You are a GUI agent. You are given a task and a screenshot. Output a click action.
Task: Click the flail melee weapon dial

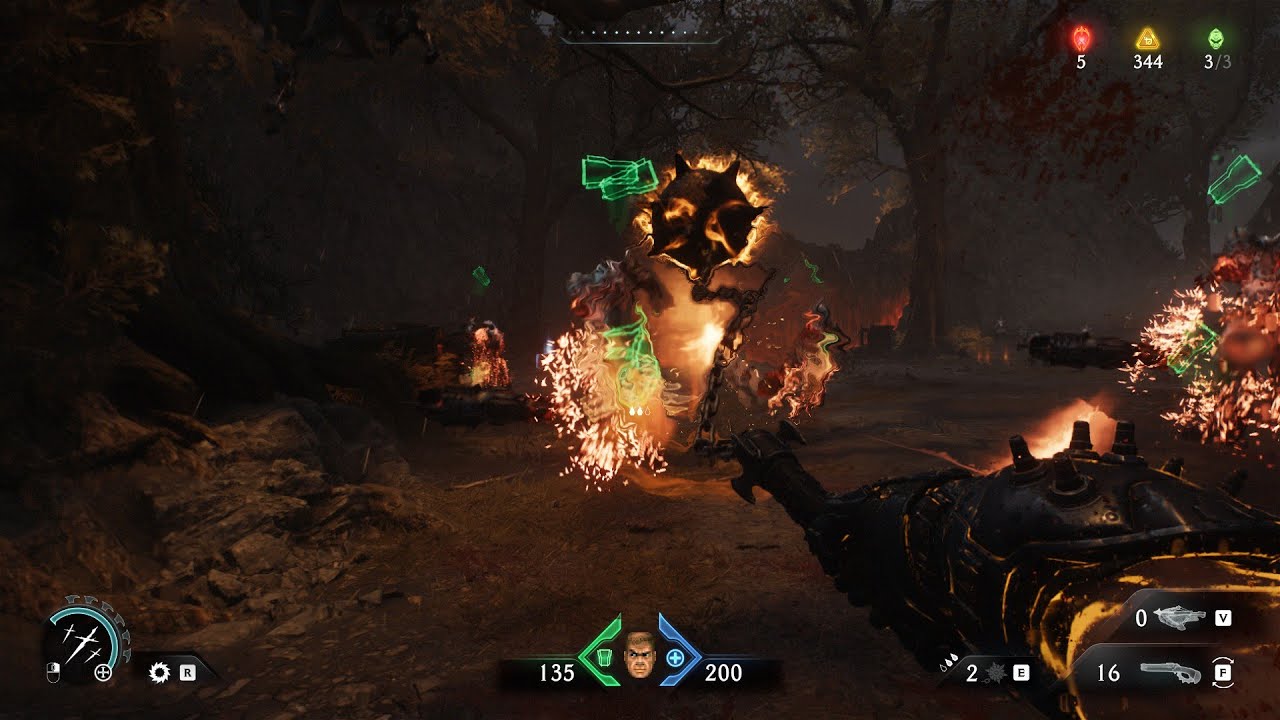83,641
